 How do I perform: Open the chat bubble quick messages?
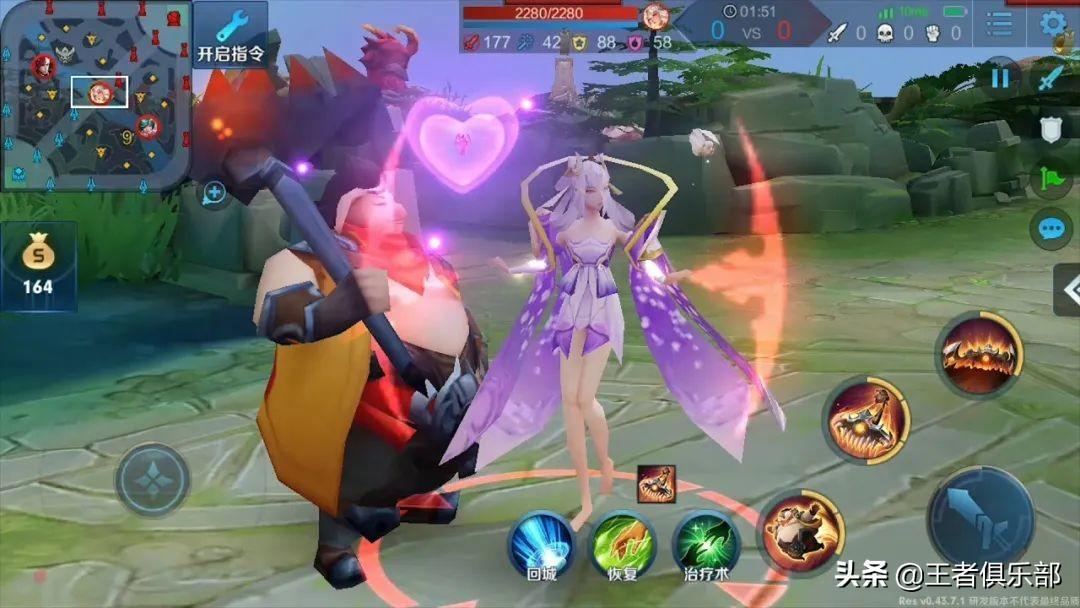coord(1050,229)
